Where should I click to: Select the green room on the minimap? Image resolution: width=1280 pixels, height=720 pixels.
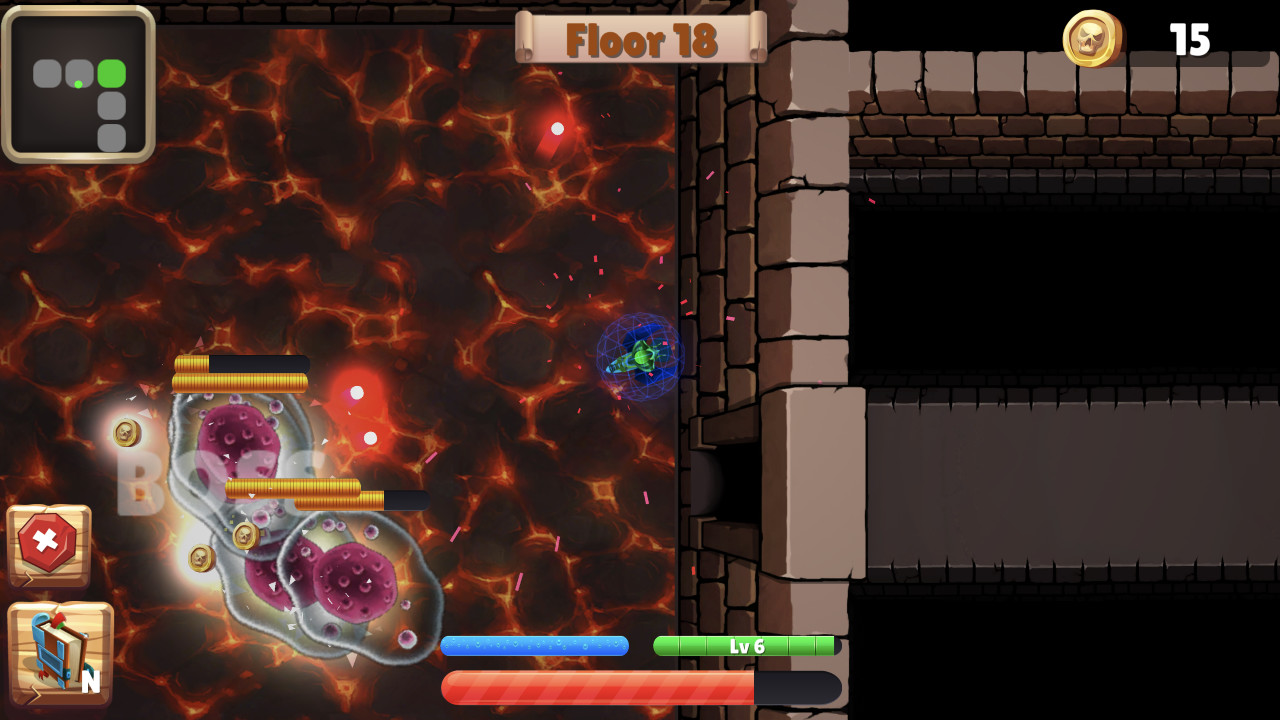[110, 71]
